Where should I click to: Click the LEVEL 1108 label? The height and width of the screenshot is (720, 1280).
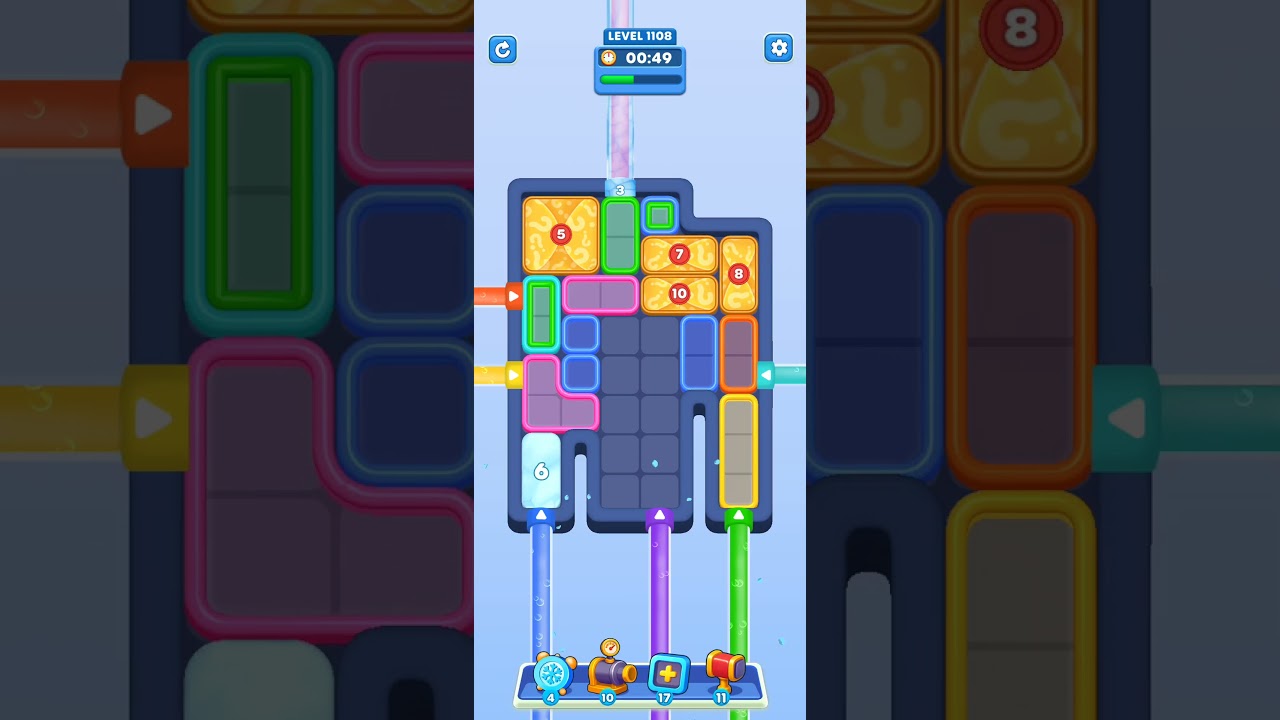[640, 36]
